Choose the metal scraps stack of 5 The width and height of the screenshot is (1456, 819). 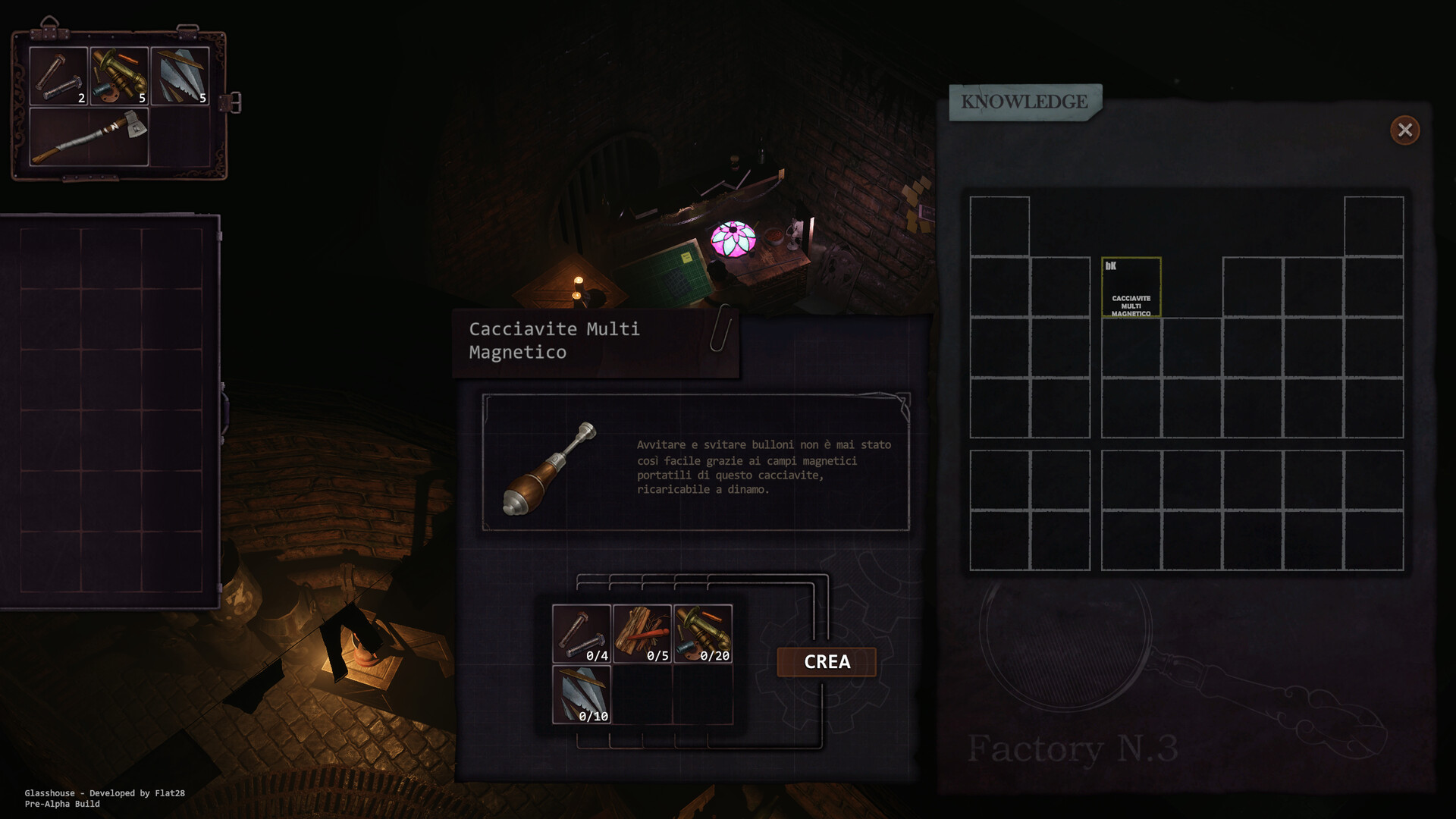(180, 76)
